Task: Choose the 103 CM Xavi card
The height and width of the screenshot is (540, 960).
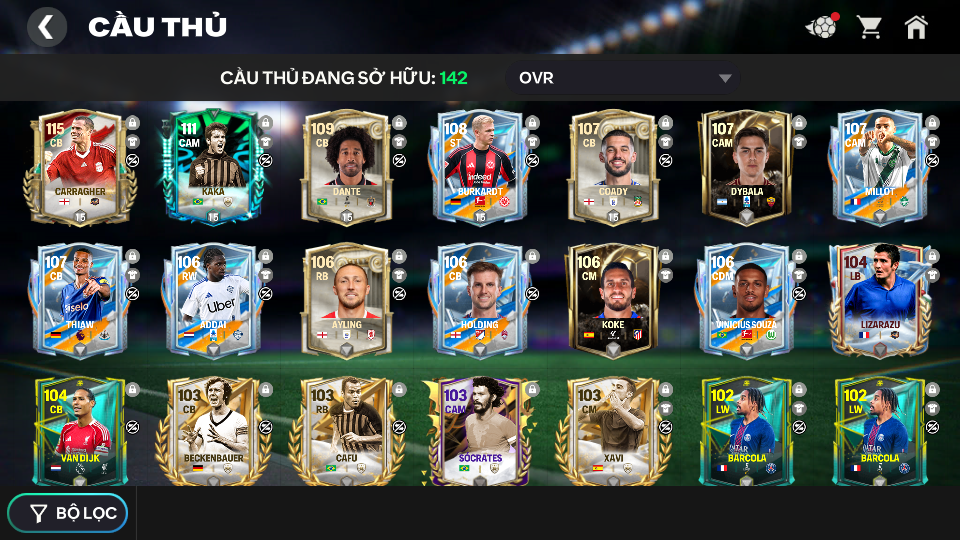Action: point(612,430)
